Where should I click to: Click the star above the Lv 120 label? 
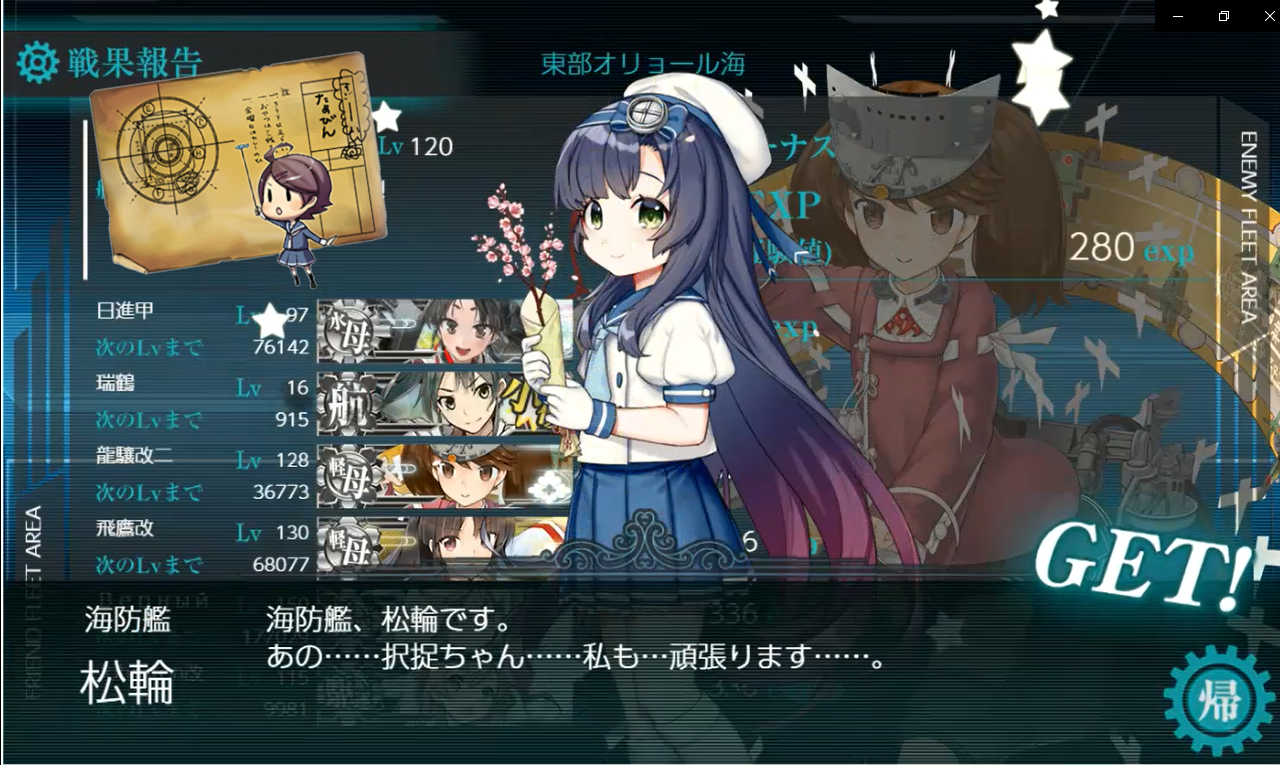click(x=388, y=116)
